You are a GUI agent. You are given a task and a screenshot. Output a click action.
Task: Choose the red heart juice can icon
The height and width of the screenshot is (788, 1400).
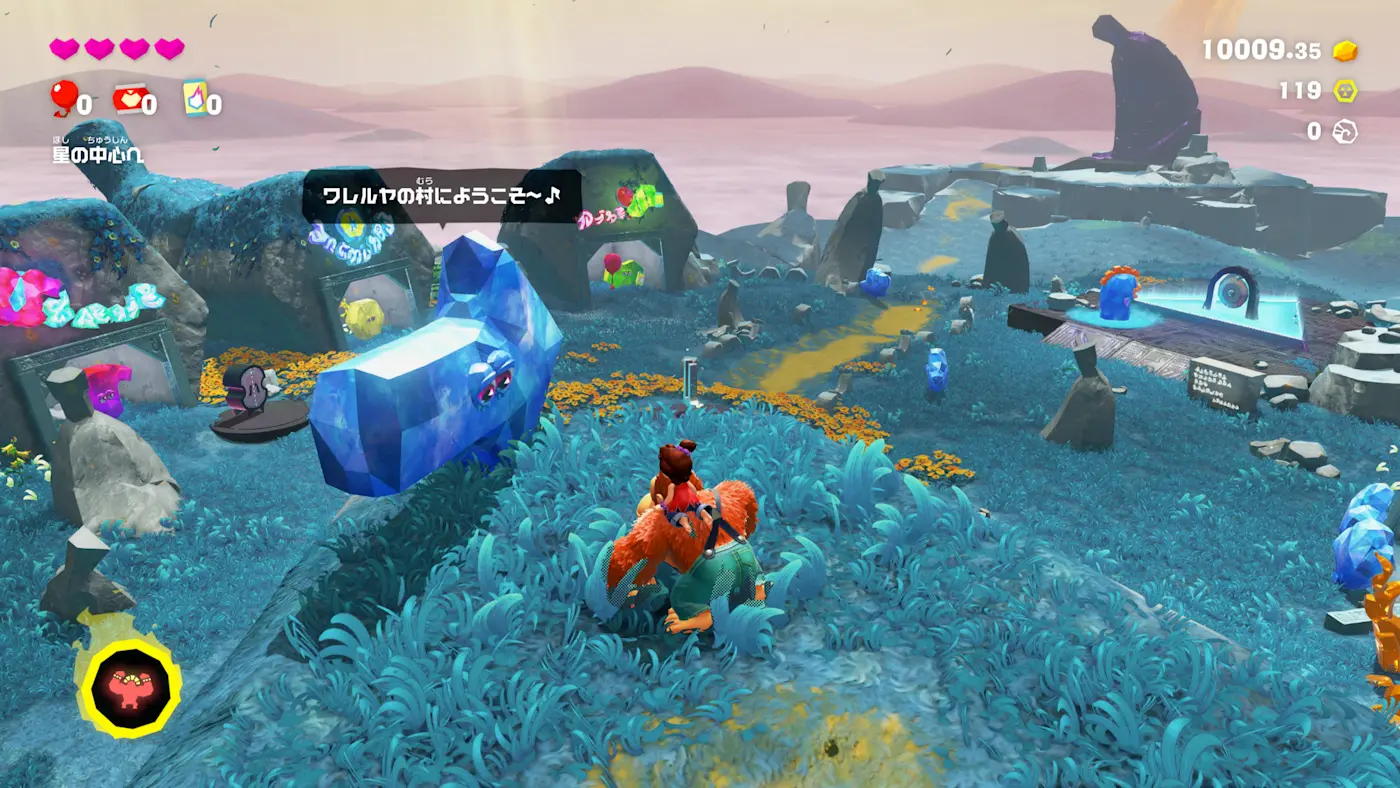tap(128, 98)
